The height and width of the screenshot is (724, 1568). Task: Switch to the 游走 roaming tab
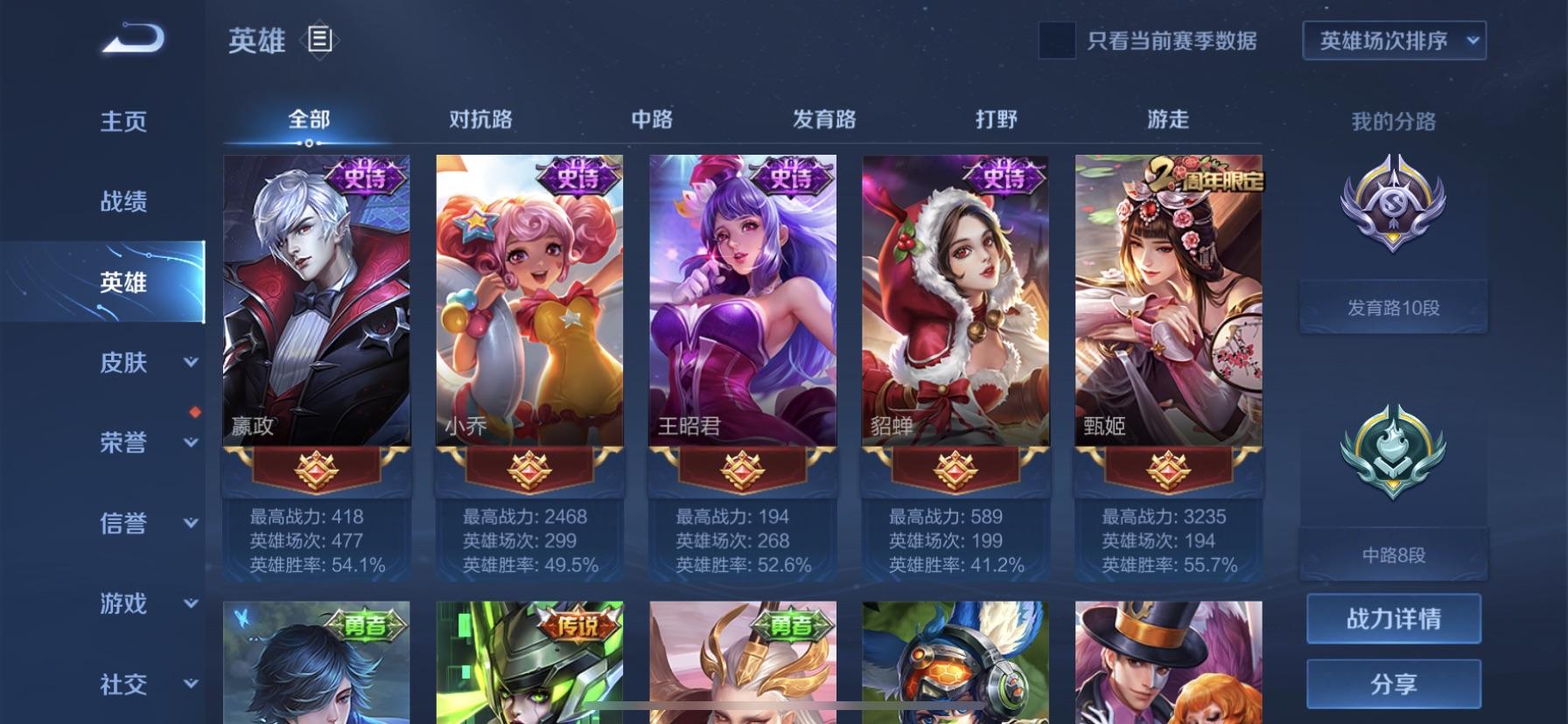[x=1168, y=120]
